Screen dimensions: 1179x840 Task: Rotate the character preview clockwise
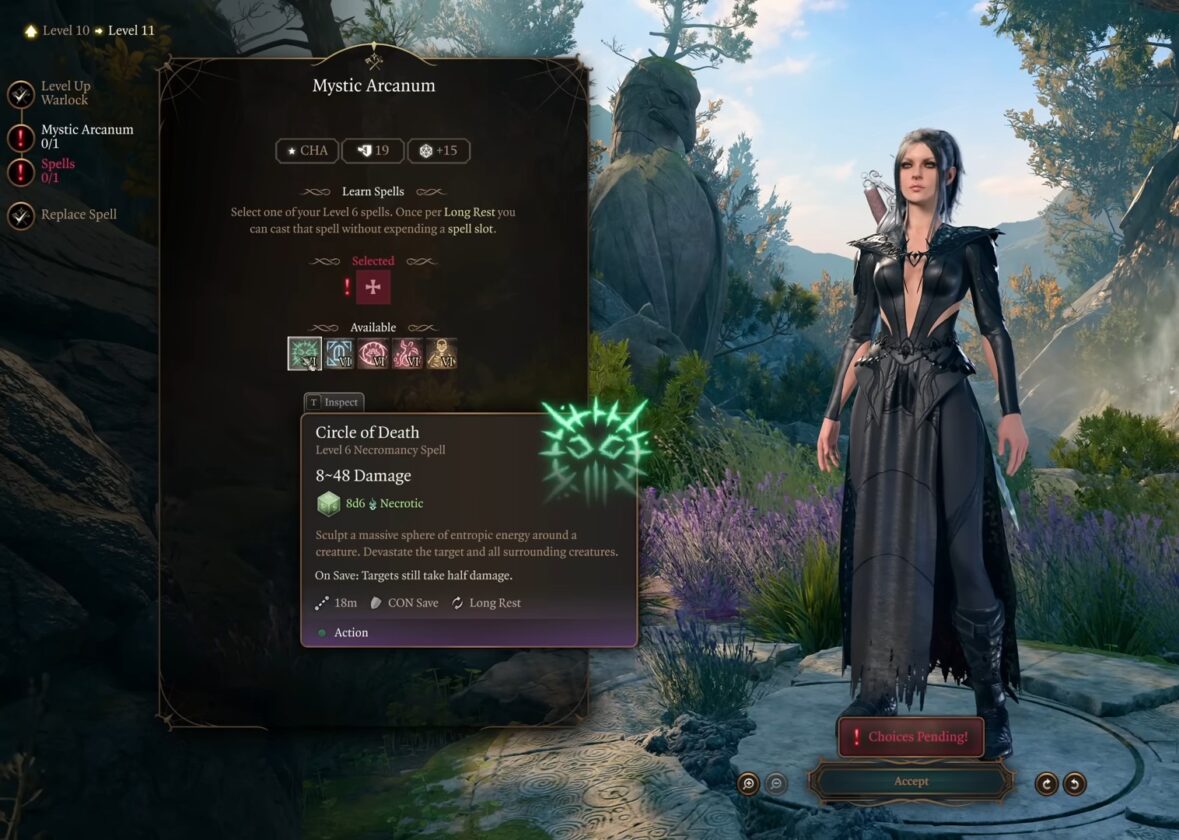[x=1046, y=783]
